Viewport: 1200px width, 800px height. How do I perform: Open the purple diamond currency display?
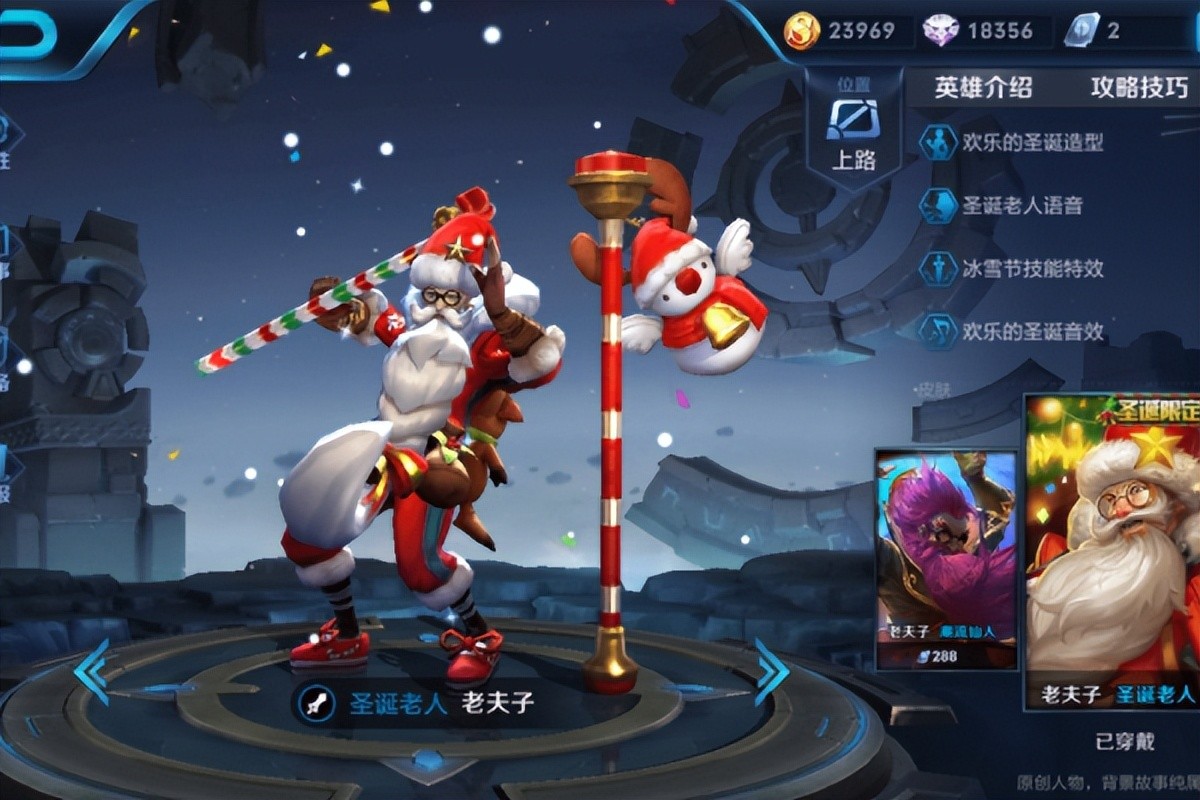point(982,31)
